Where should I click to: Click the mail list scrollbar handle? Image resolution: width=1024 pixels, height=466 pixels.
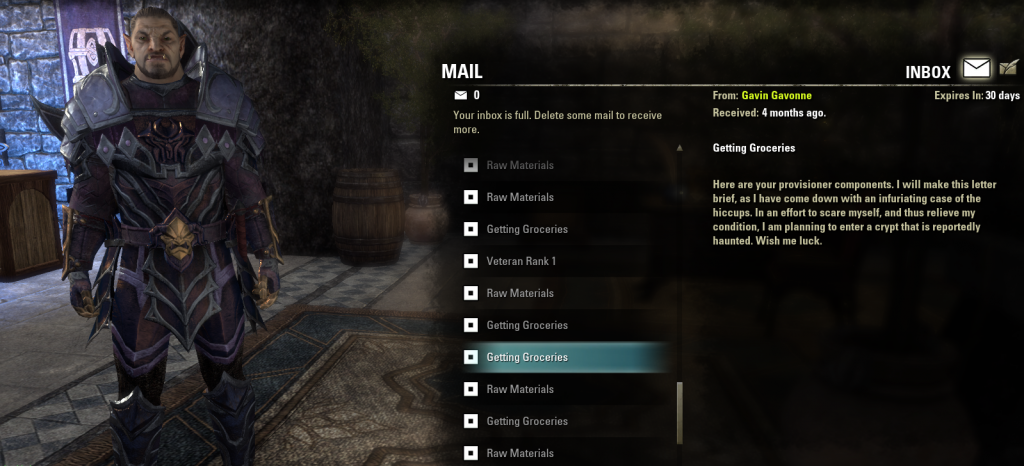pyautogui.click(x=680, y=412)
